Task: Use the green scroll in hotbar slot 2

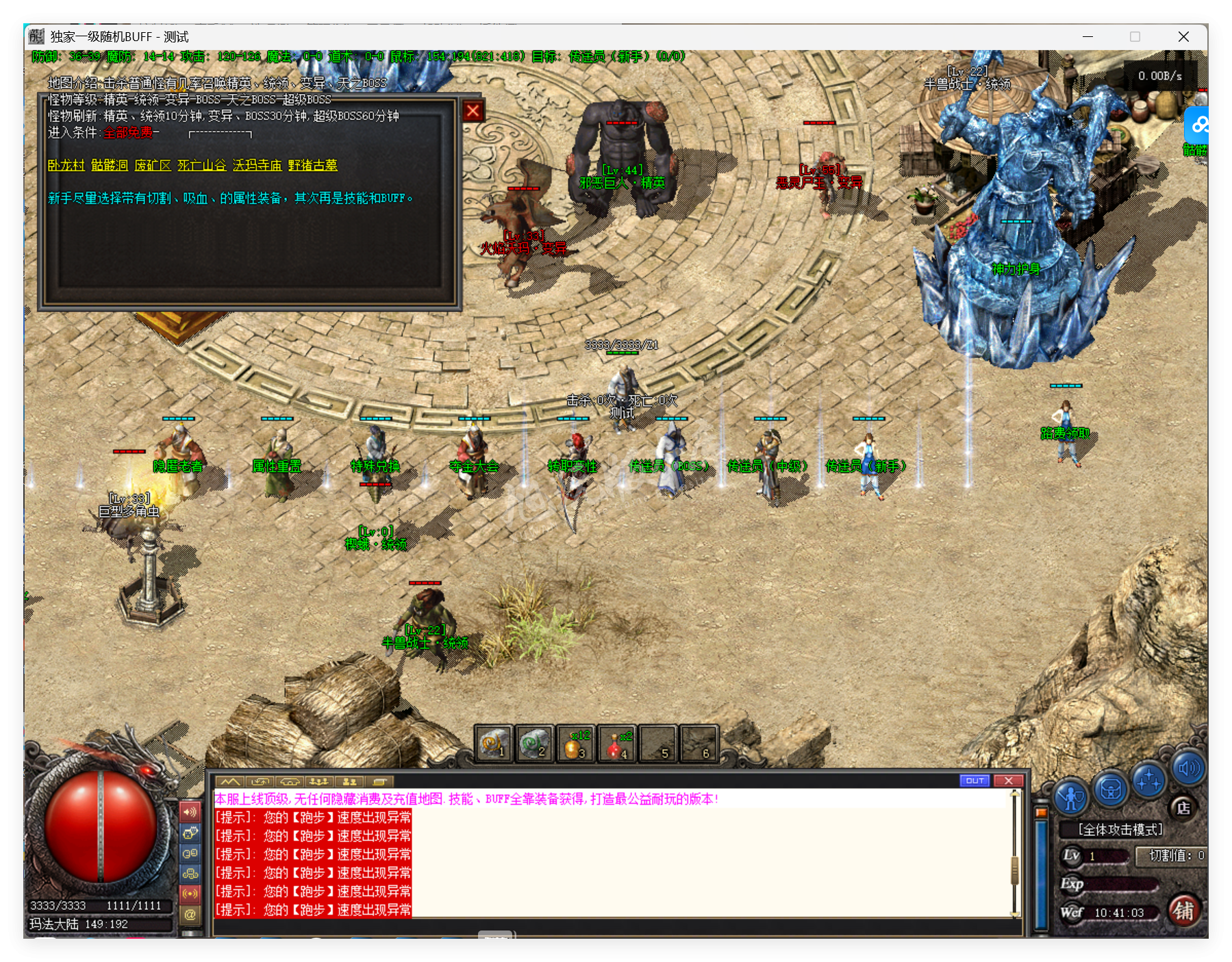Action: pos(534,744)
